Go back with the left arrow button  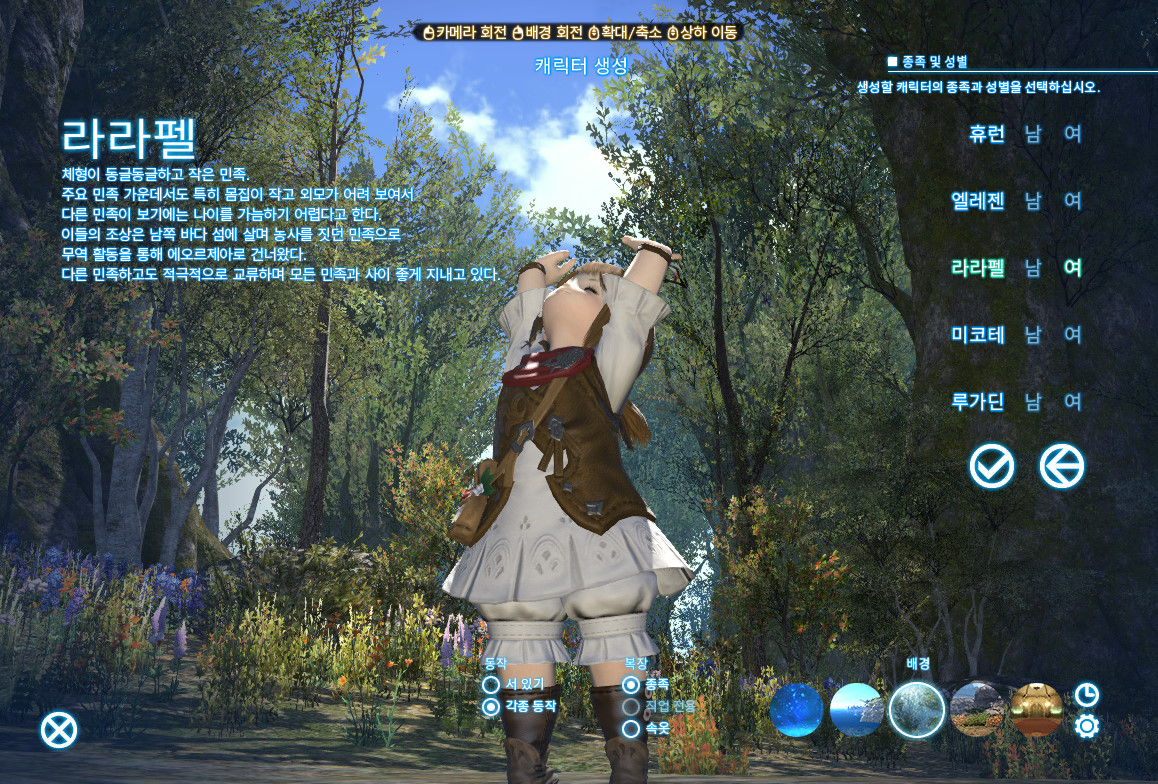click(x=1061, y=466)
